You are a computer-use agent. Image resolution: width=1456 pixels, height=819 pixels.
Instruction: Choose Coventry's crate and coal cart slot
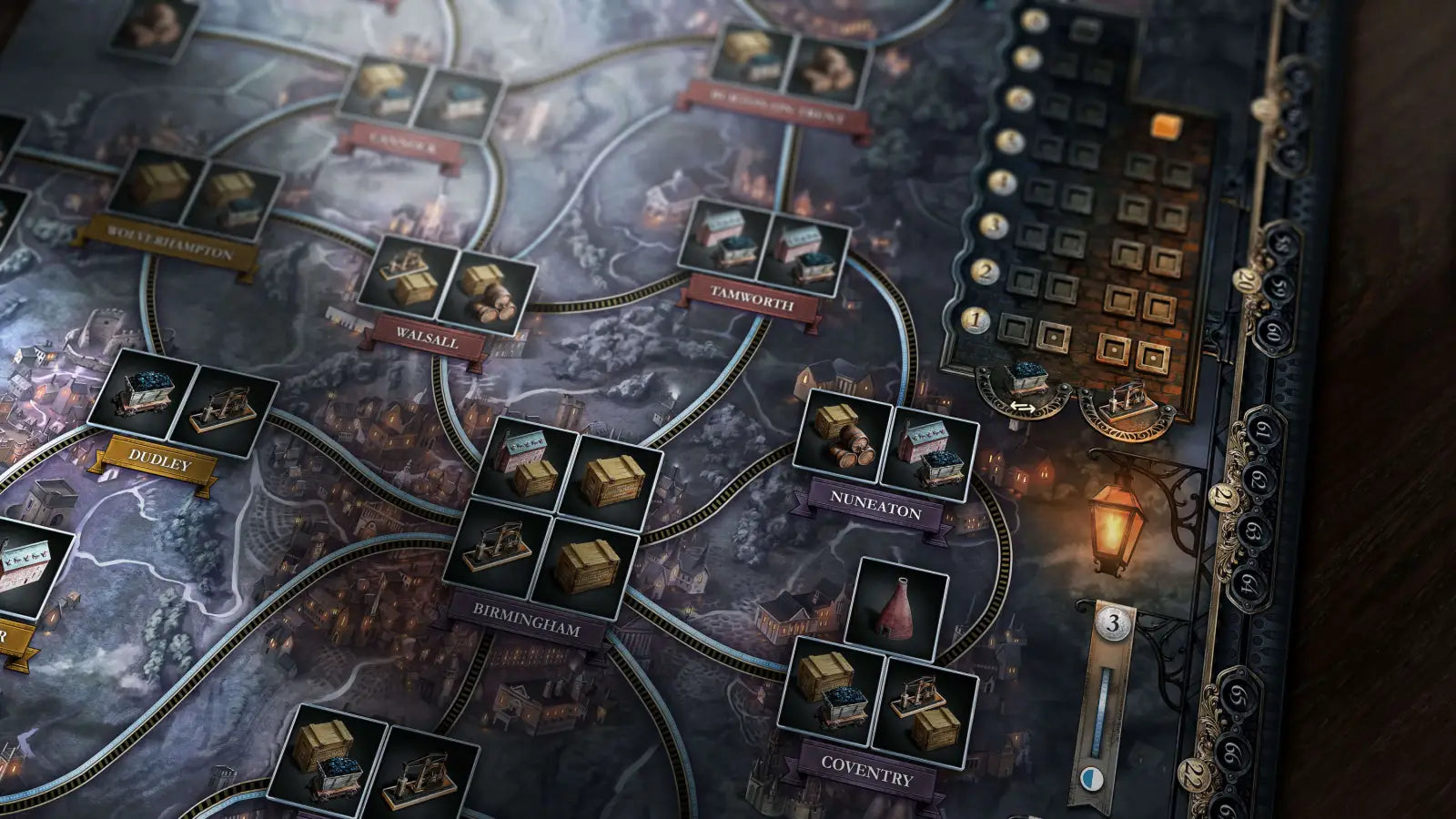tap(830, 690)
